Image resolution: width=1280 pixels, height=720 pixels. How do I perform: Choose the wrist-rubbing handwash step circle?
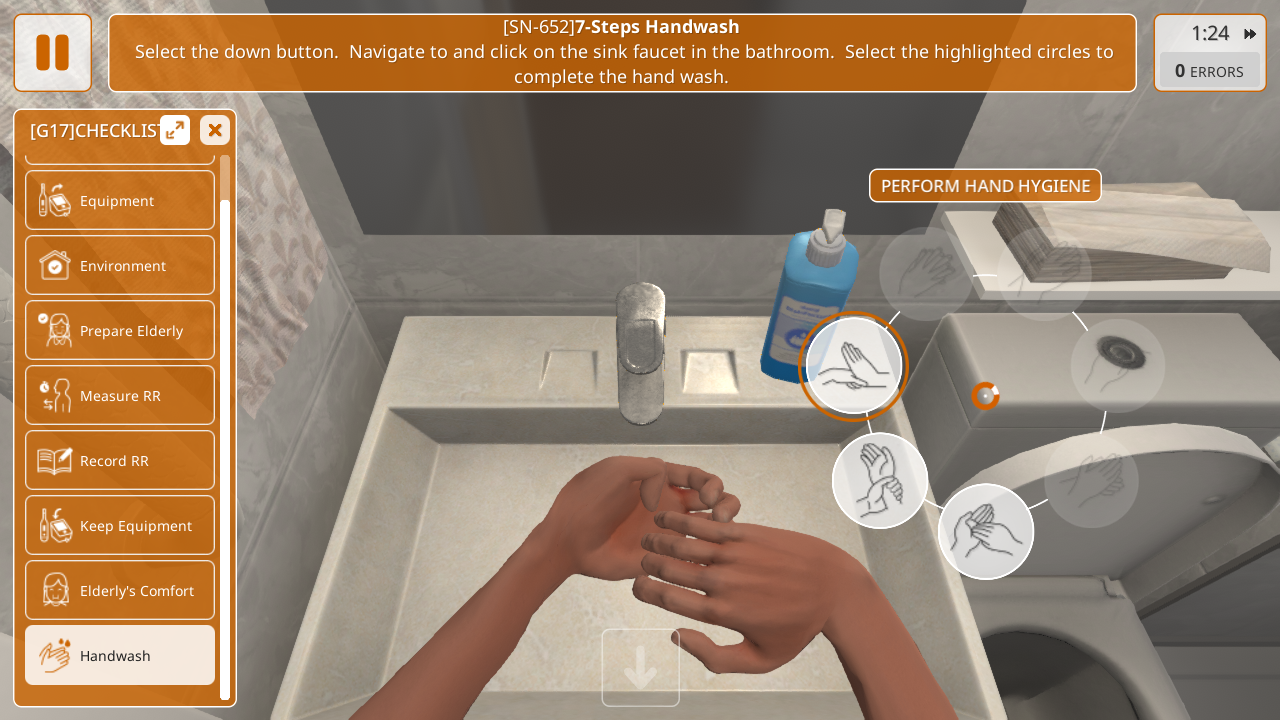tap(880, 481)
